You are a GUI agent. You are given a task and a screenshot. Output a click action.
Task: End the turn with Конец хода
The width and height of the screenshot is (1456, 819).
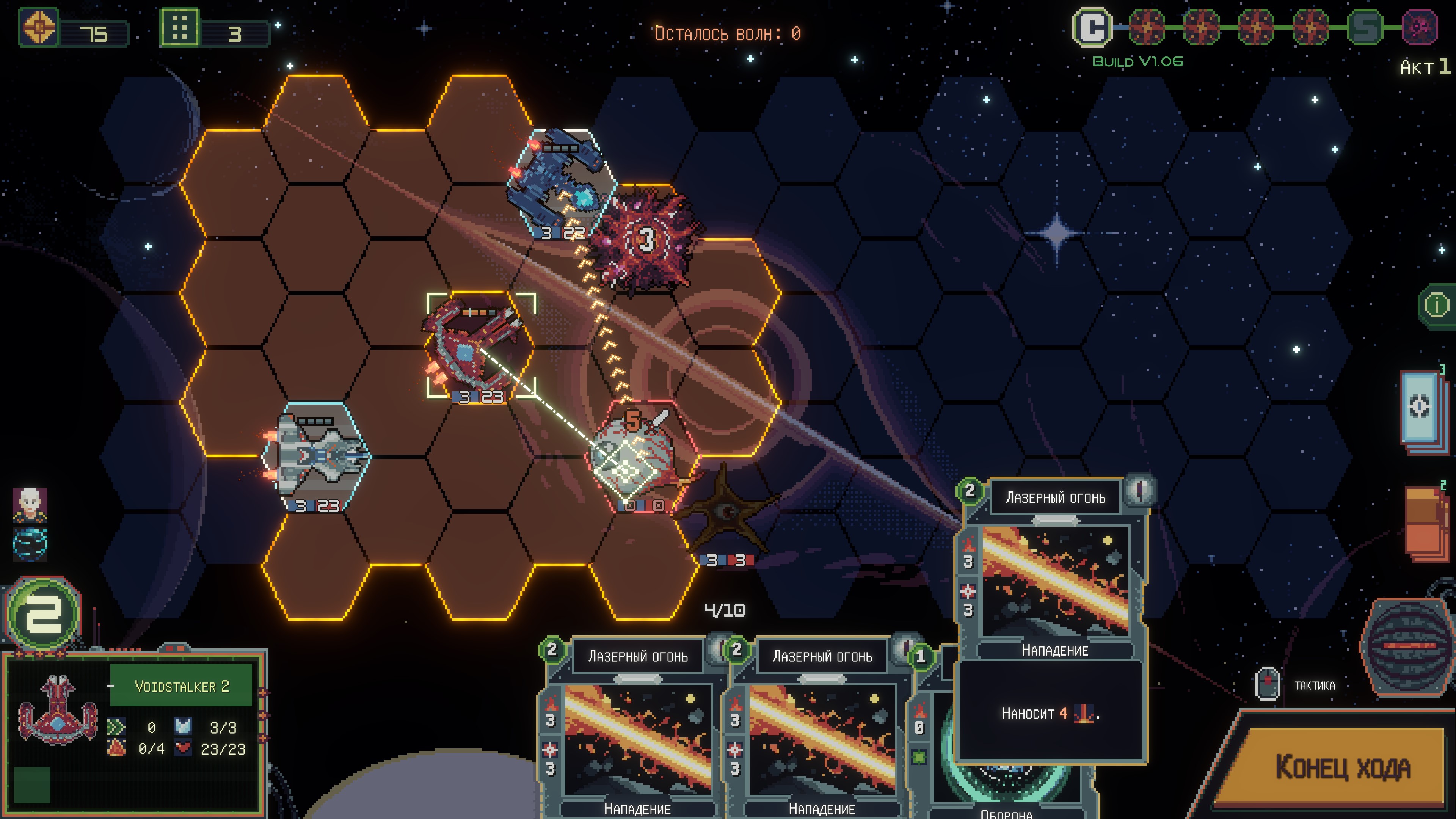[x=1342, y=767]
